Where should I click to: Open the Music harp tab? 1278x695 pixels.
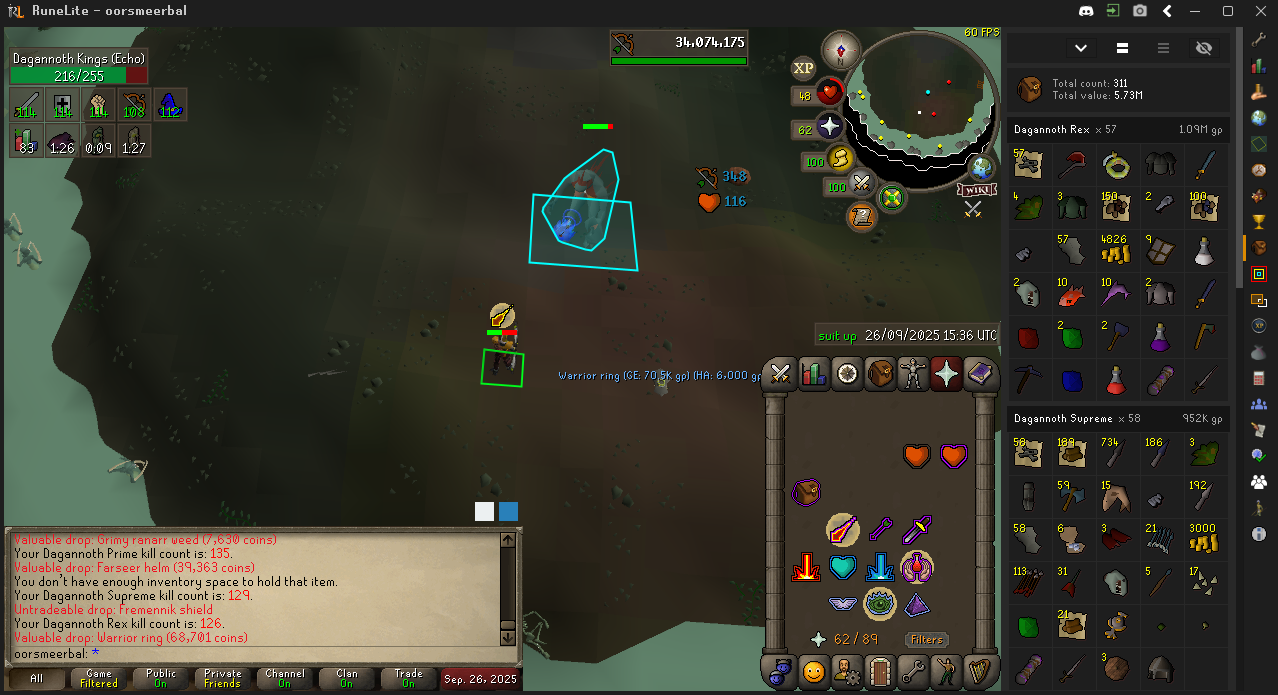tap(979, 671)
